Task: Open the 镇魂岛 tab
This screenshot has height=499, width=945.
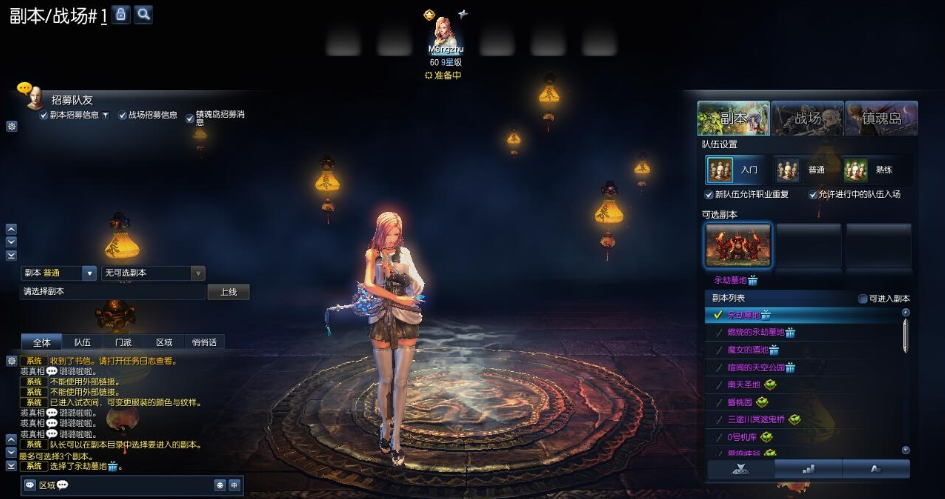Action: pyautogui.click(x=880, y=118)
